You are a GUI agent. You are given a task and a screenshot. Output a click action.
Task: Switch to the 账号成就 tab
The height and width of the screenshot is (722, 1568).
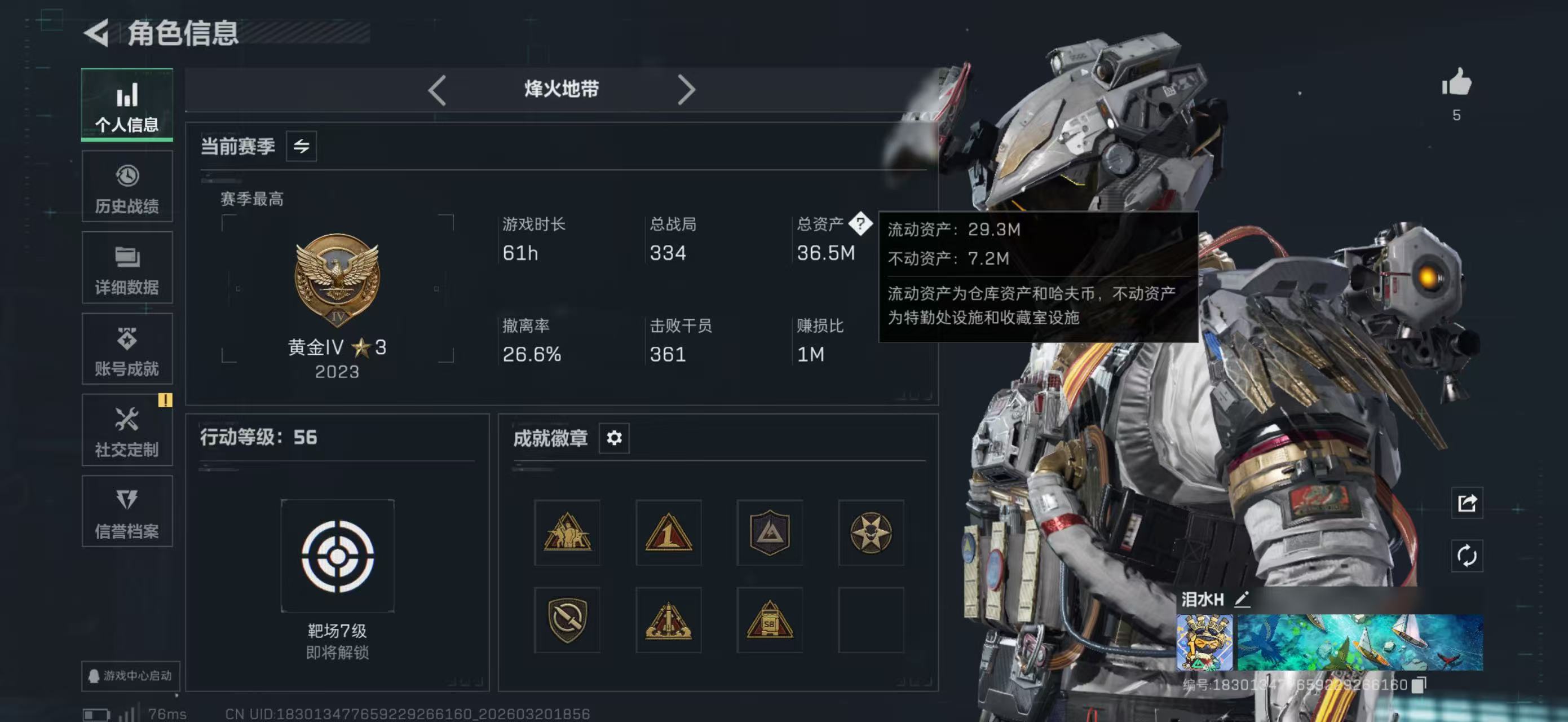pos(127,349)
